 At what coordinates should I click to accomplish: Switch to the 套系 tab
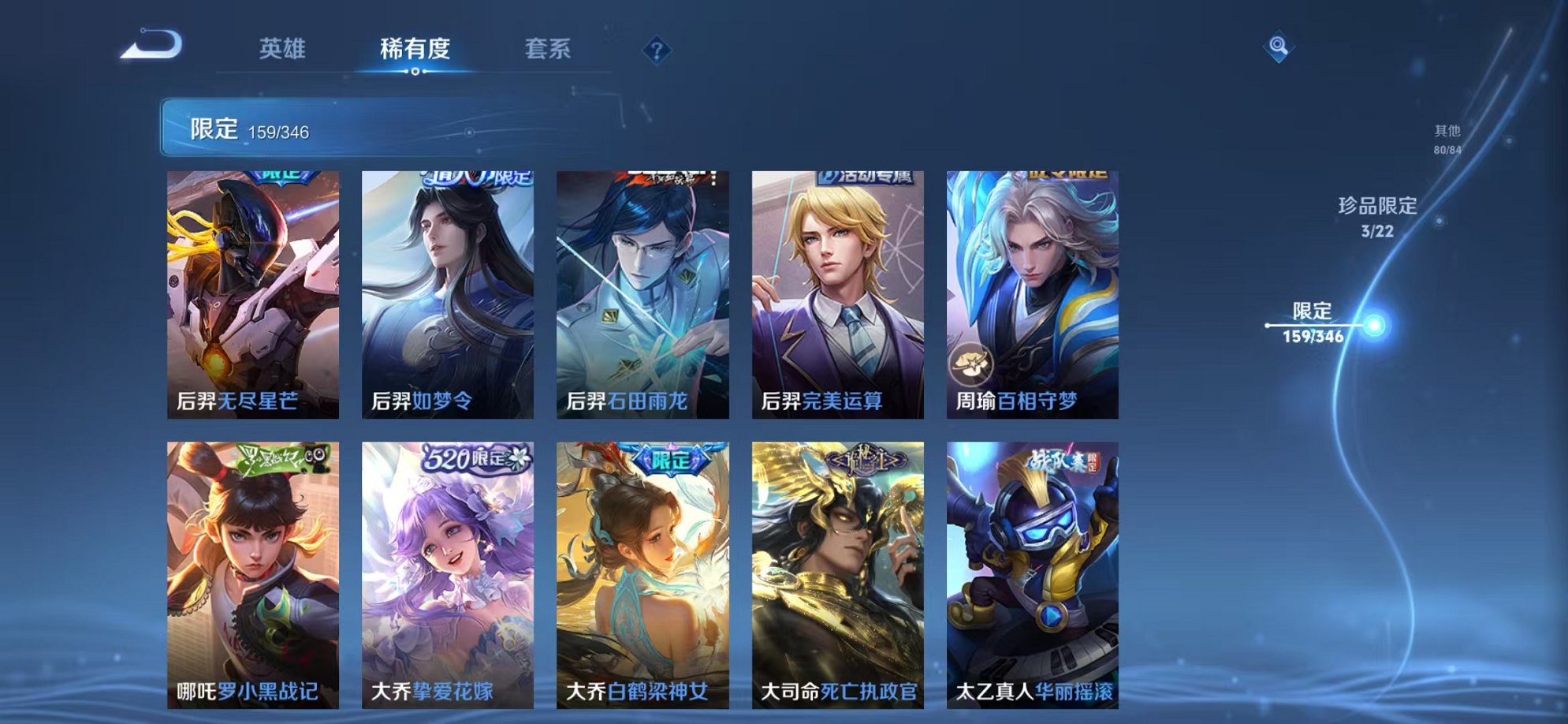click(549, 49)
